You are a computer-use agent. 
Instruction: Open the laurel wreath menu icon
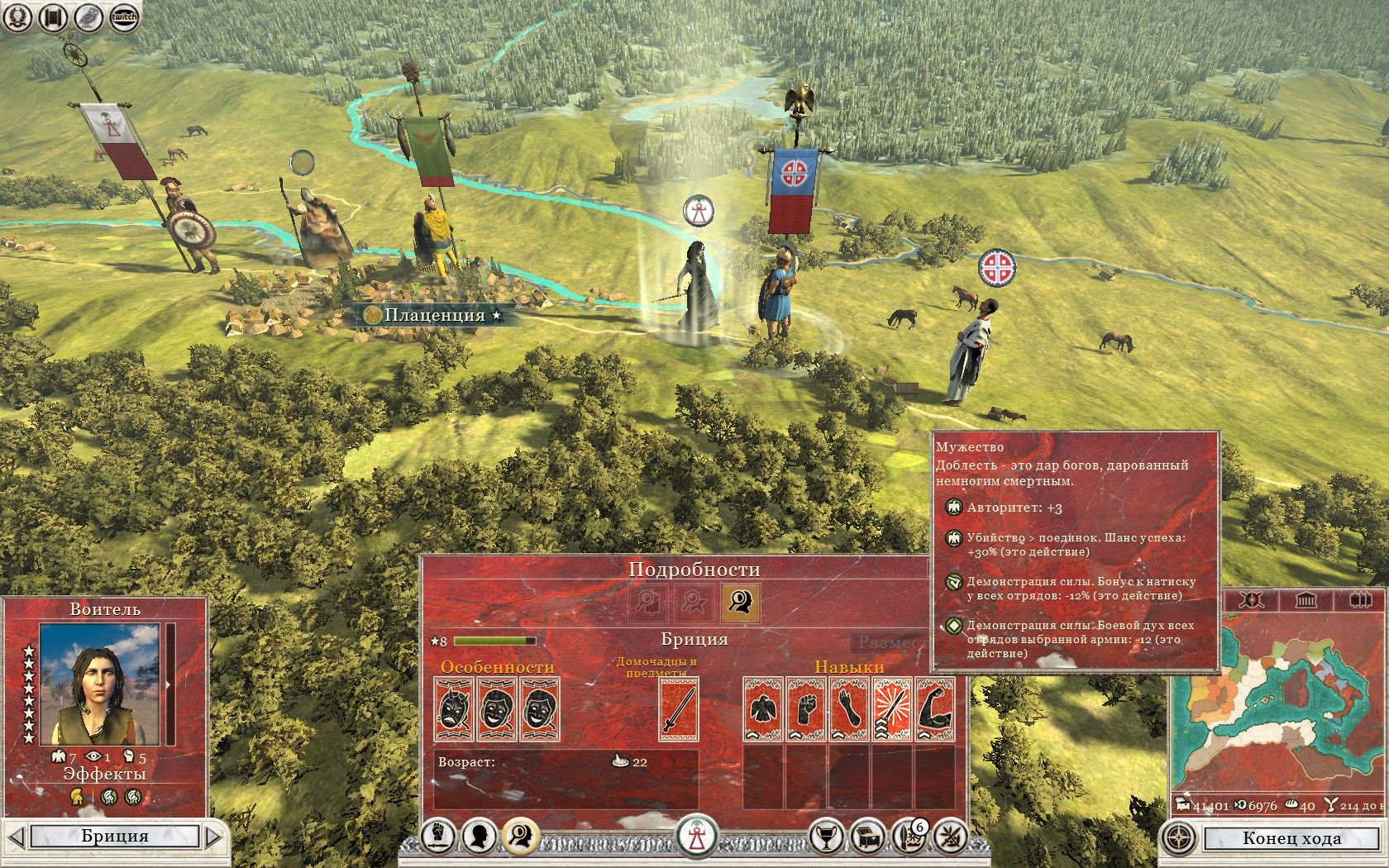coord(17,17)
